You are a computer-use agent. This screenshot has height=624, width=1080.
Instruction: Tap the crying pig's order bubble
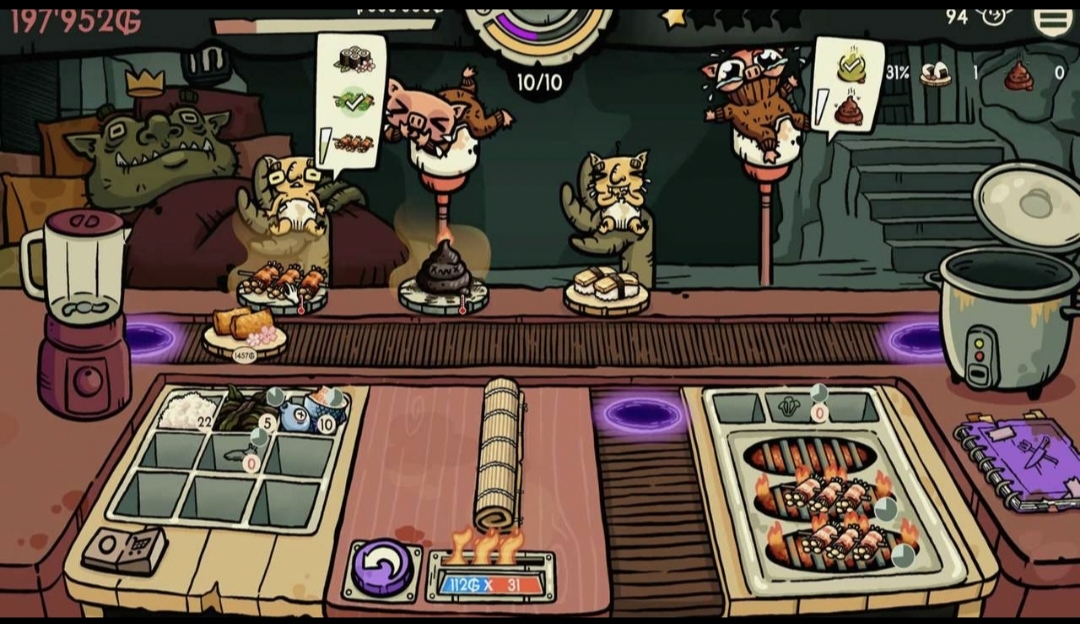point(847,86)
